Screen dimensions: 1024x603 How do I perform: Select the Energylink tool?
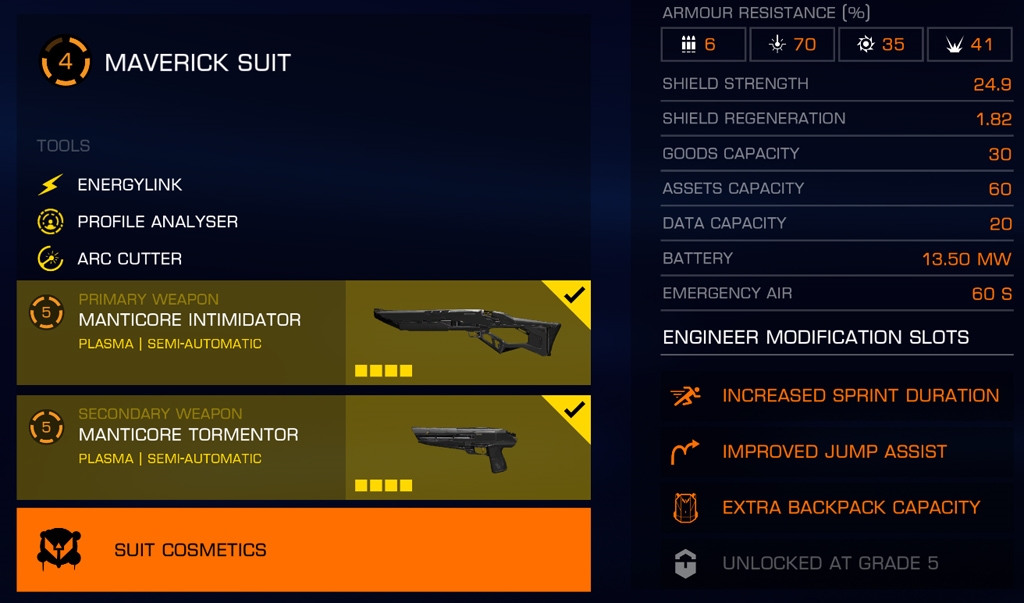[x=129, y=185]
